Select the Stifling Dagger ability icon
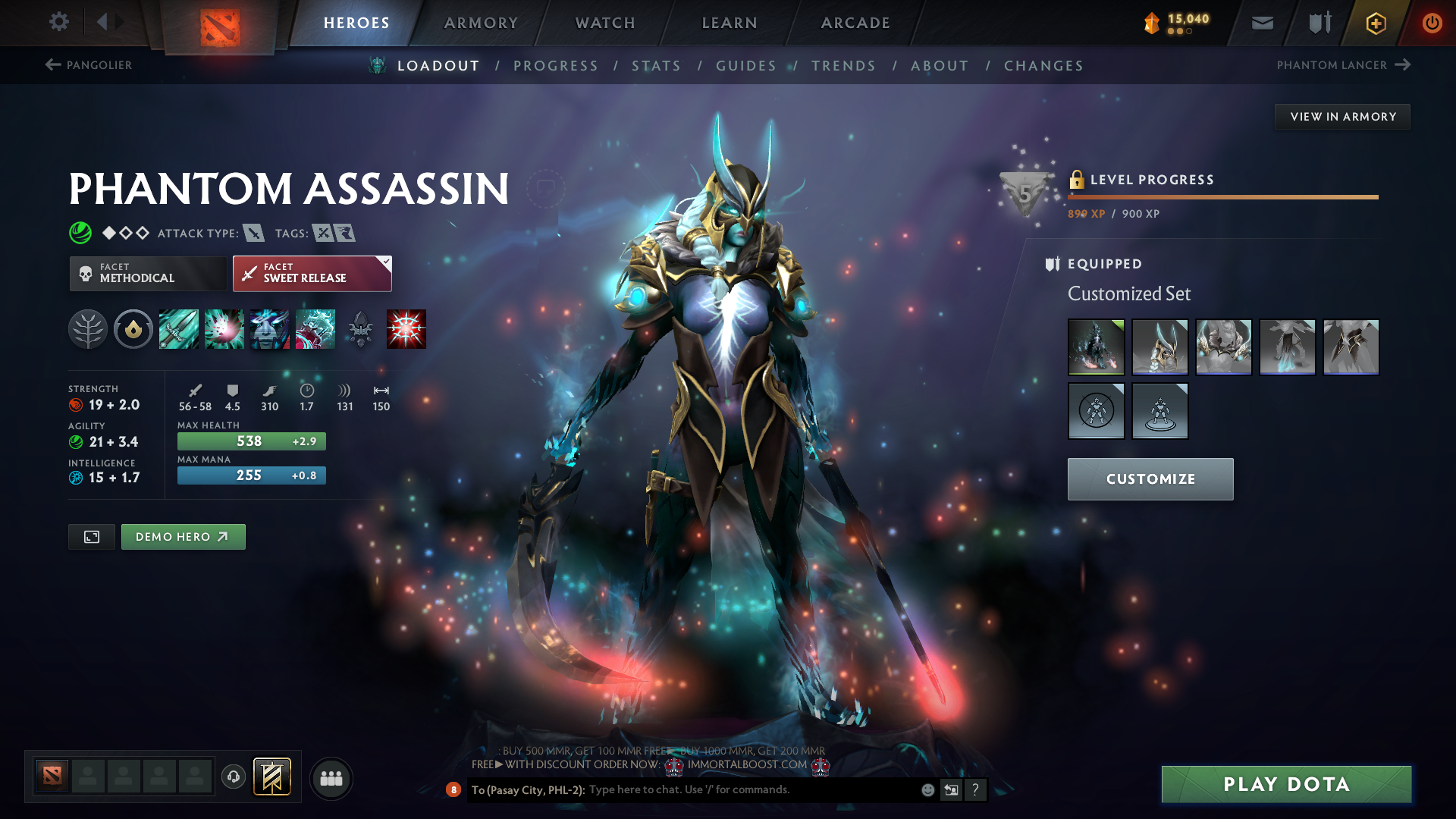The width and height of the screenshot is (1456, 819). pyautogui.click(x=179, y=329)
